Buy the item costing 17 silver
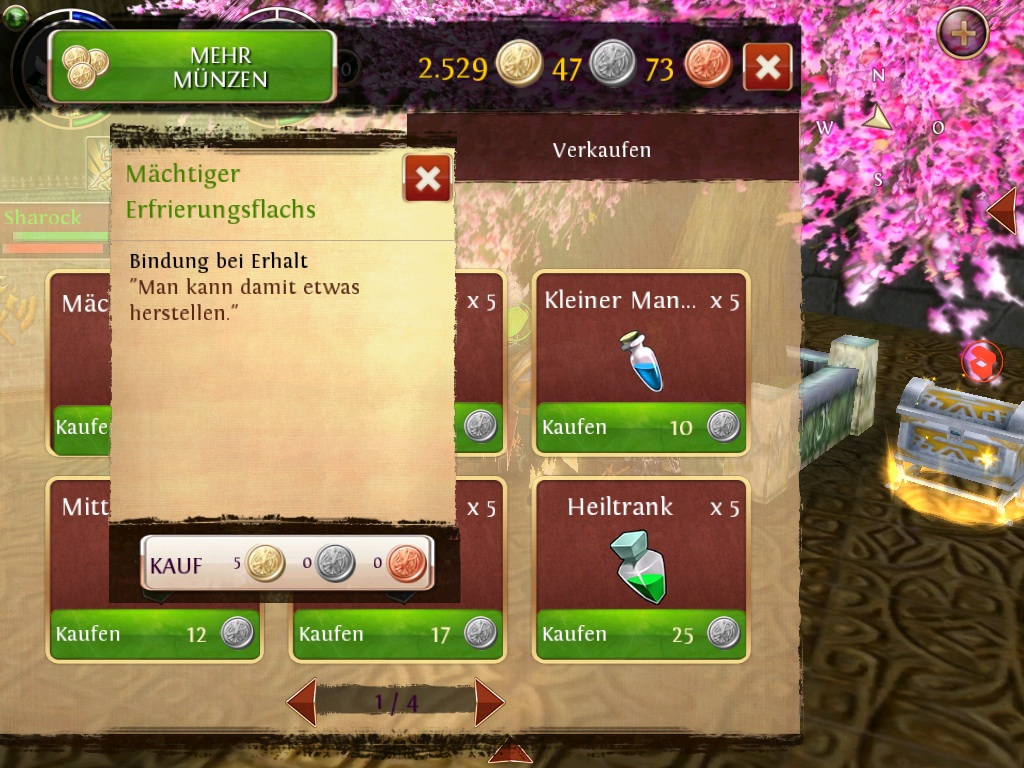 click(x=397, y=634)
